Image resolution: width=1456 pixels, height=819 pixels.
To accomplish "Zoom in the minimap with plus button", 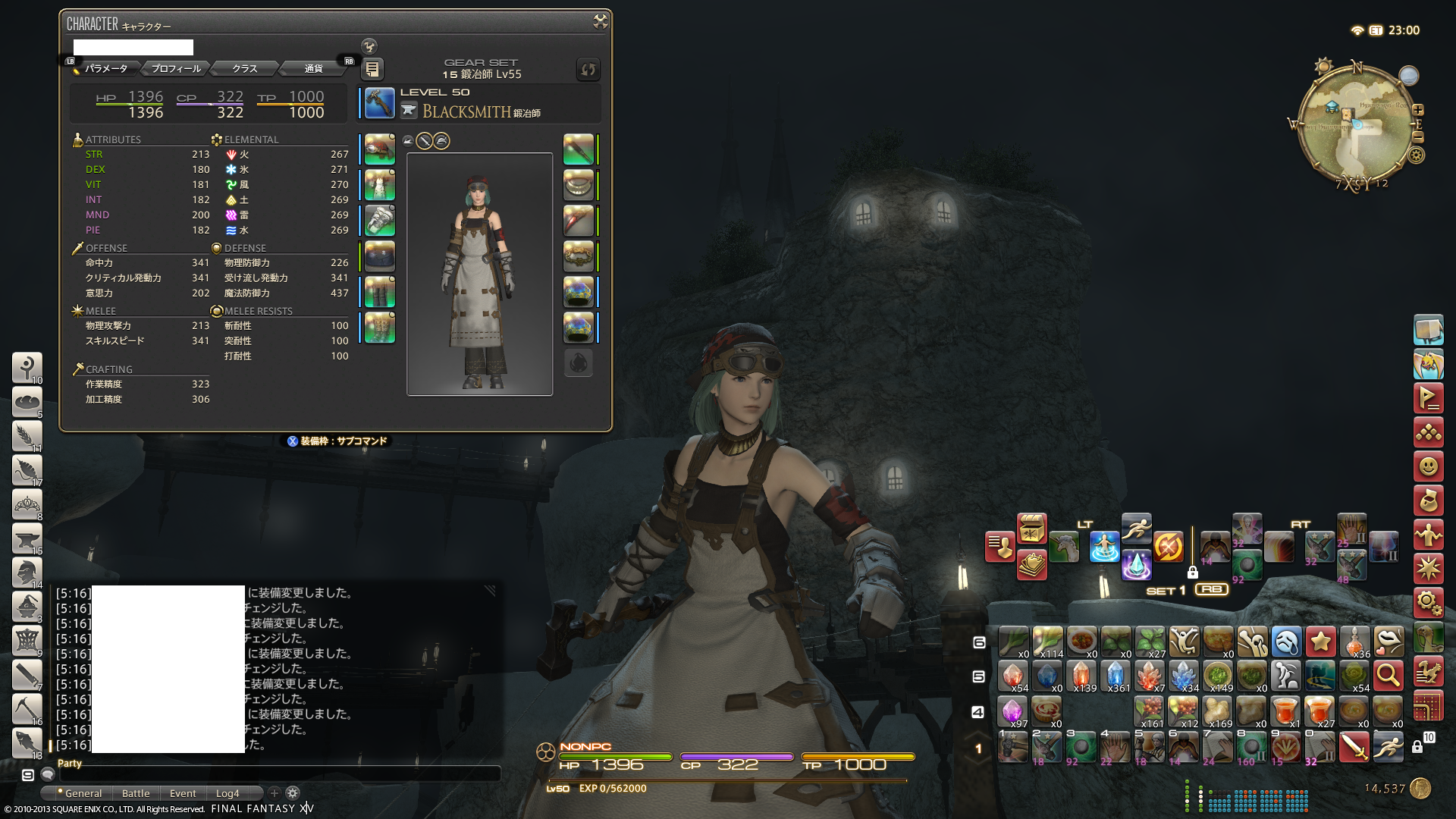I will [1418, 109].
